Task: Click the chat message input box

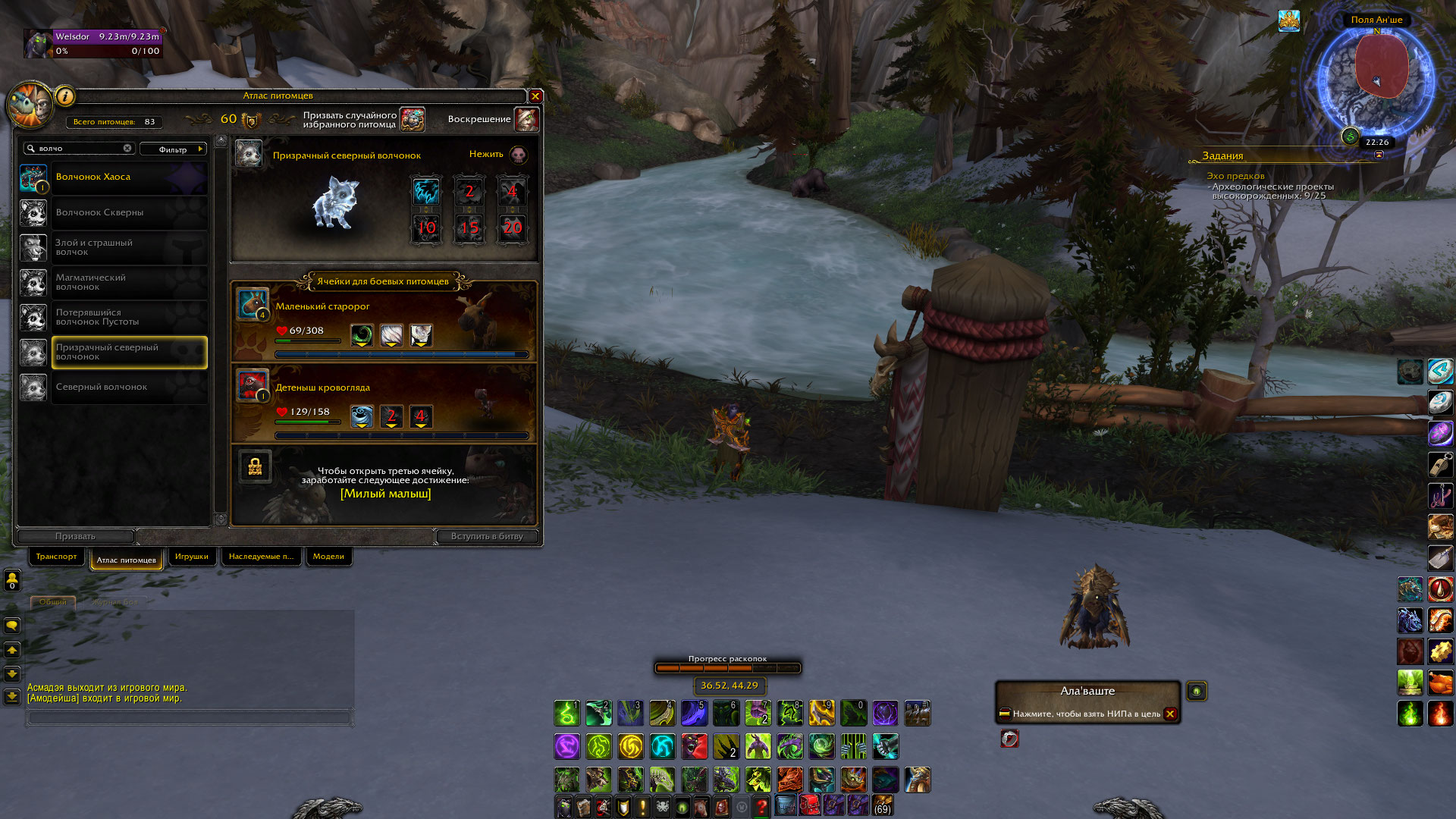Action: pos(190,717)
